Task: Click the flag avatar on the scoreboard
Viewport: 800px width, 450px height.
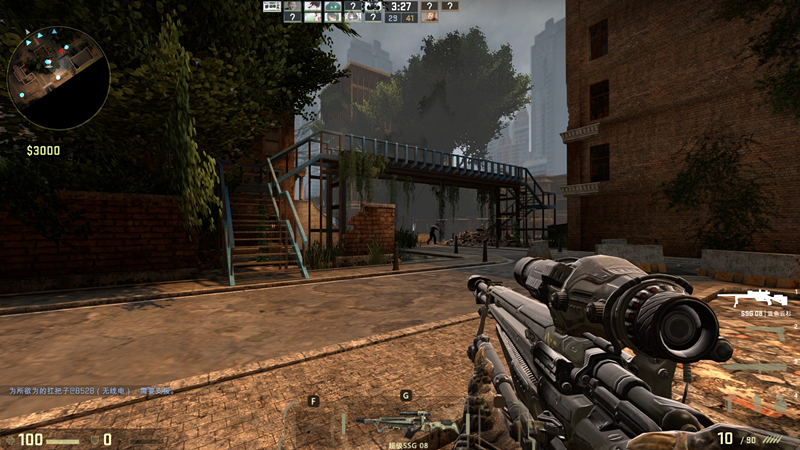Action: 272,6
